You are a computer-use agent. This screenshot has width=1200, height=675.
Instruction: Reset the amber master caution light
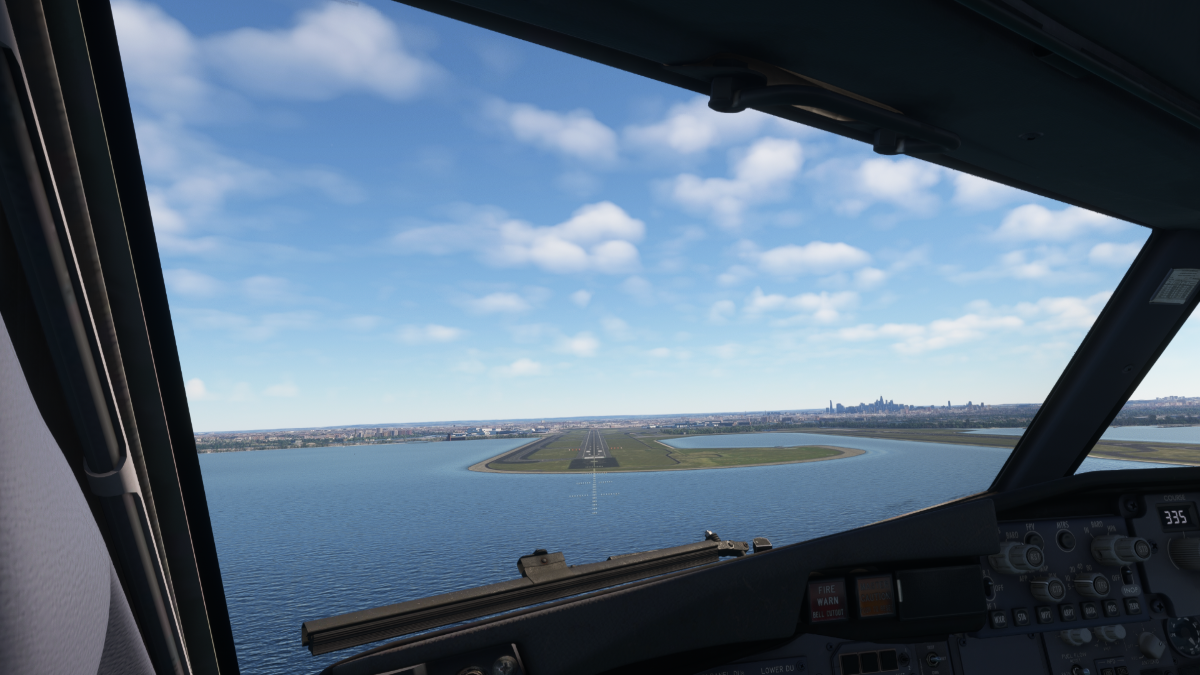point(874,594)
